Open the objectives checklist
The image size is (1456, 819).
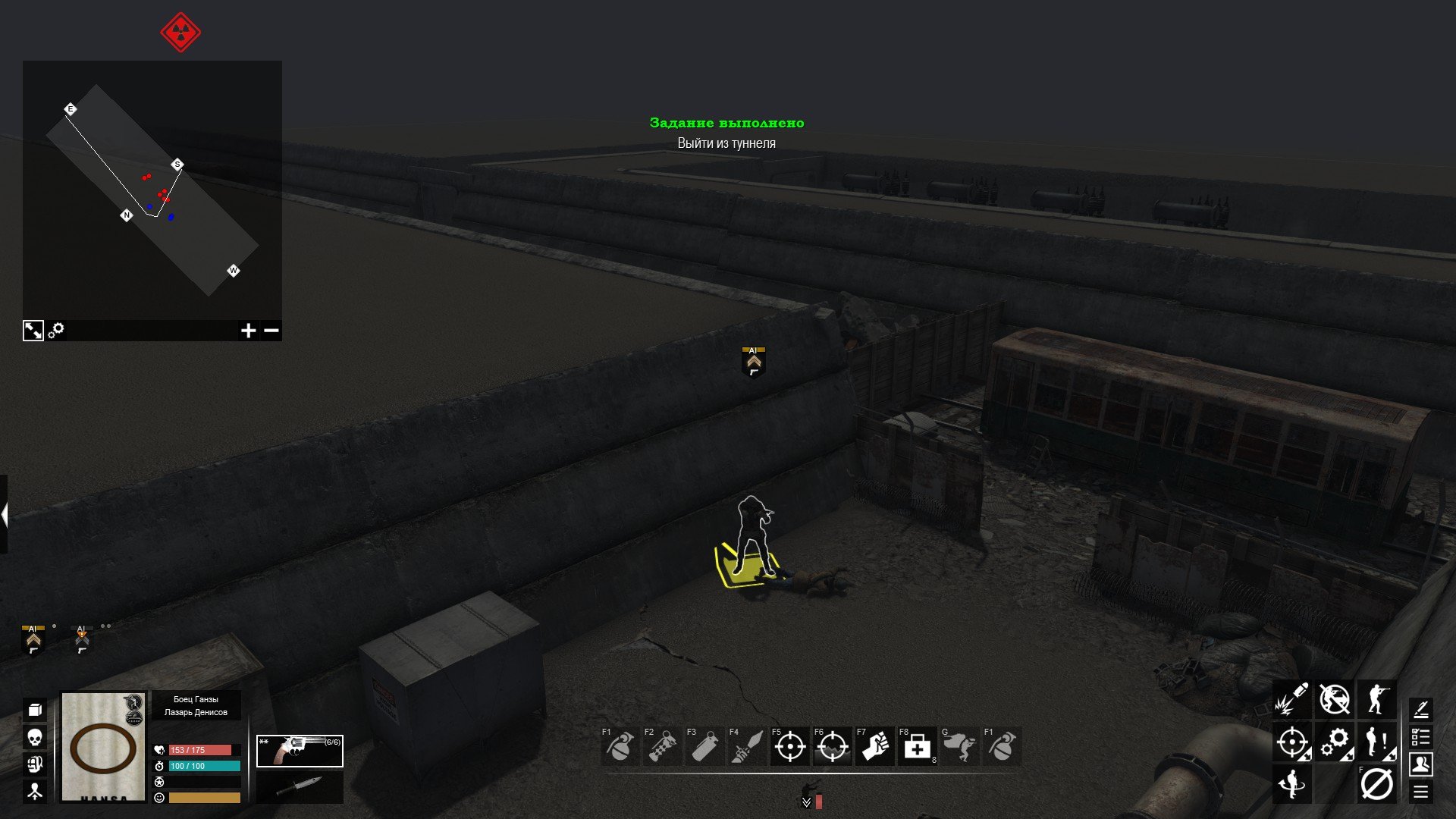pyautogui.click(x=1420, y=737)
